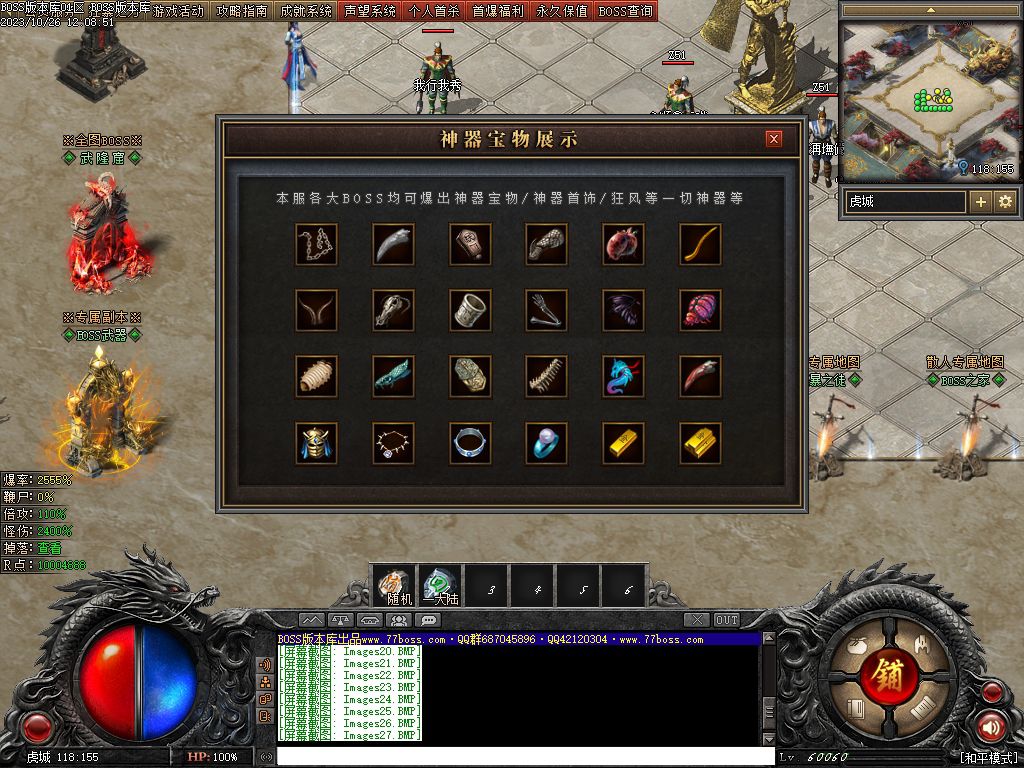Click the chat text input field
This screenshot has width=1024, height=768.
pyautogui.click(x=520, y=757)
